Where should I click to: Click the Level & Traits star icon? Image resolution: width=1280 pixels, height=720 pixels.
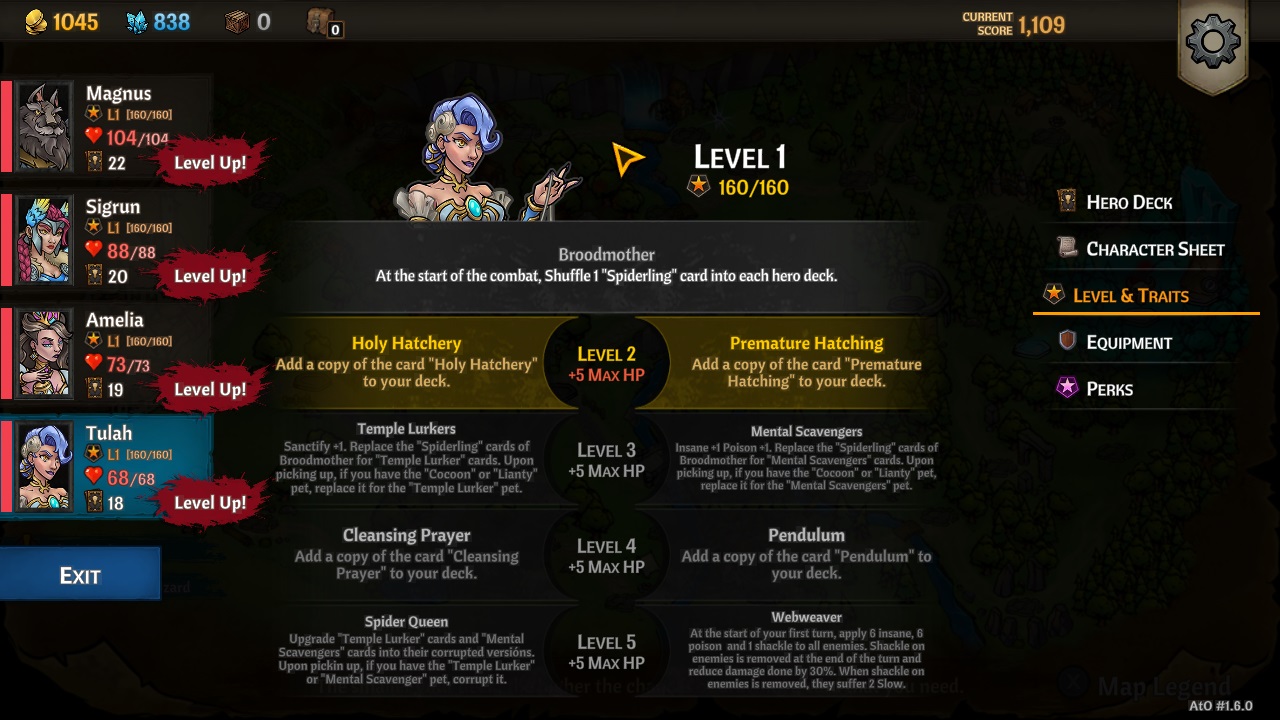pyautogui.click(x=1057, y=295)
